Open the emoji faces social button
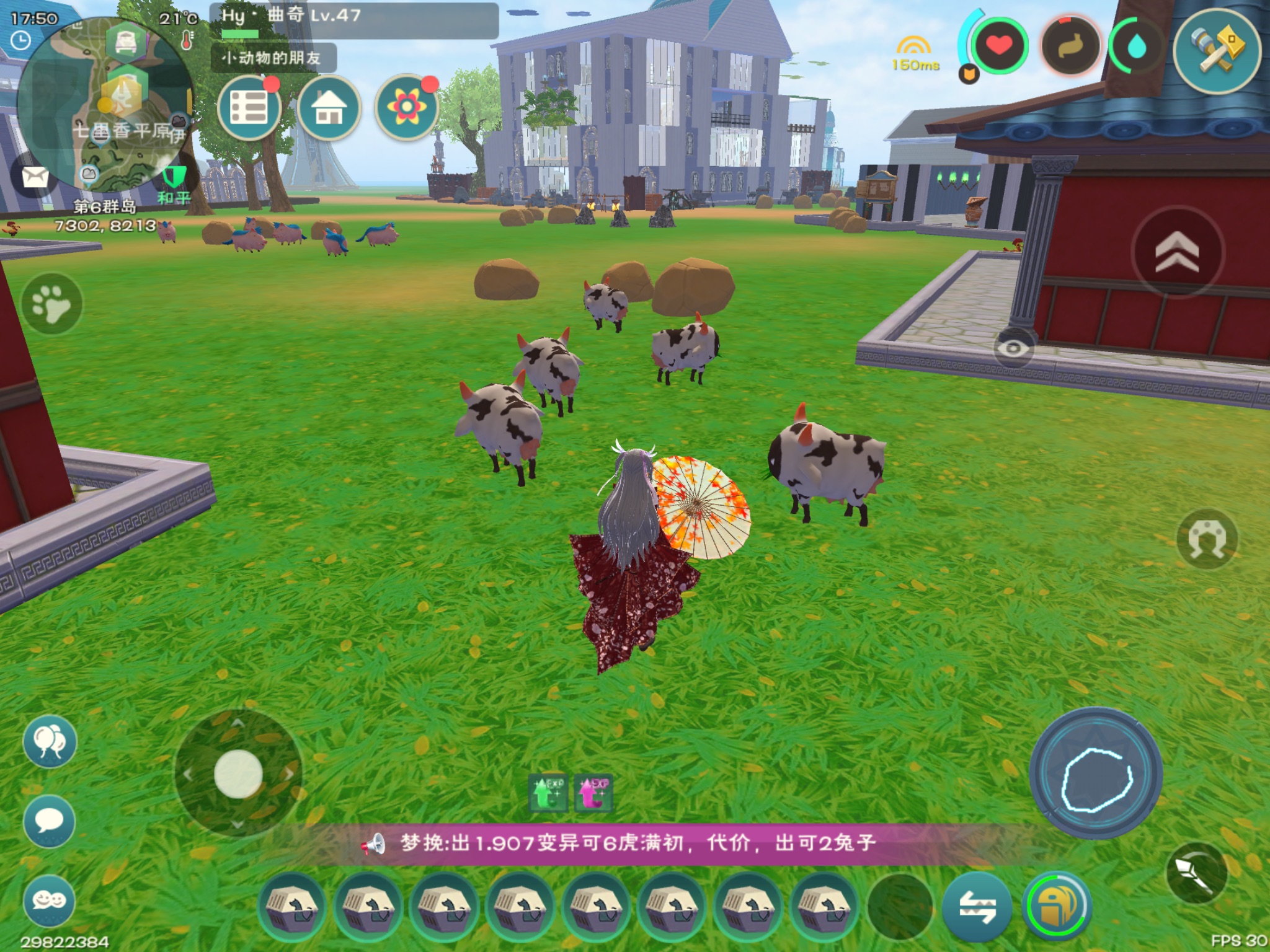The image size is (1270, 952). [x=50, y=901]
